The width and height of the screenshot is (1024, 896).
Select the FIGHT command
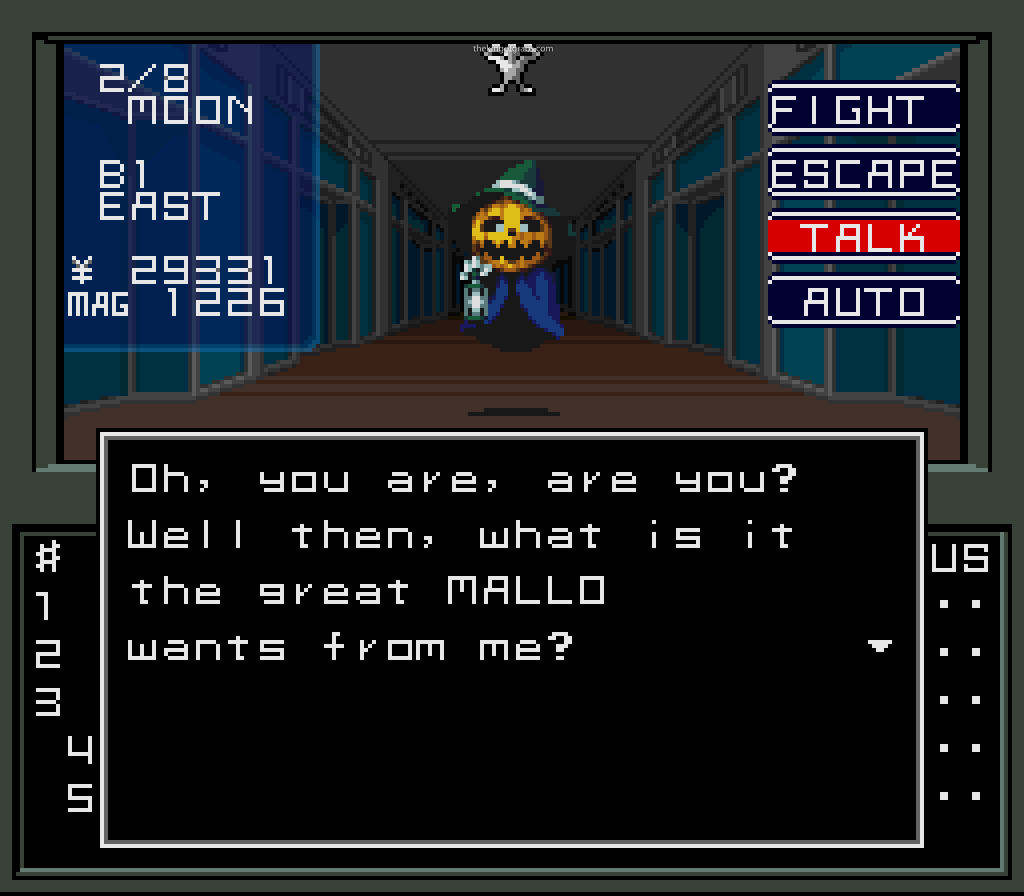point(864,110)
